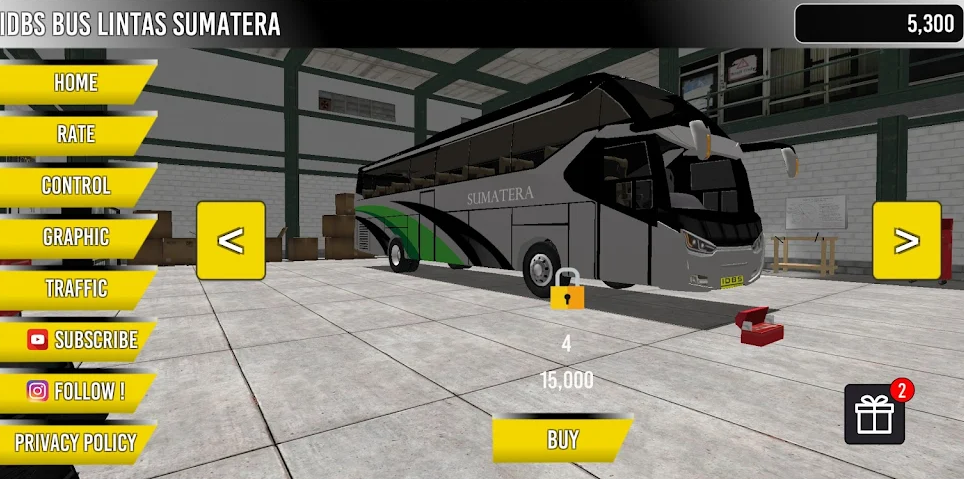The height and width of the screenshot is (479, 964).
Task: Show the previous bus with left arrow
Action: (x=231, y=240)
